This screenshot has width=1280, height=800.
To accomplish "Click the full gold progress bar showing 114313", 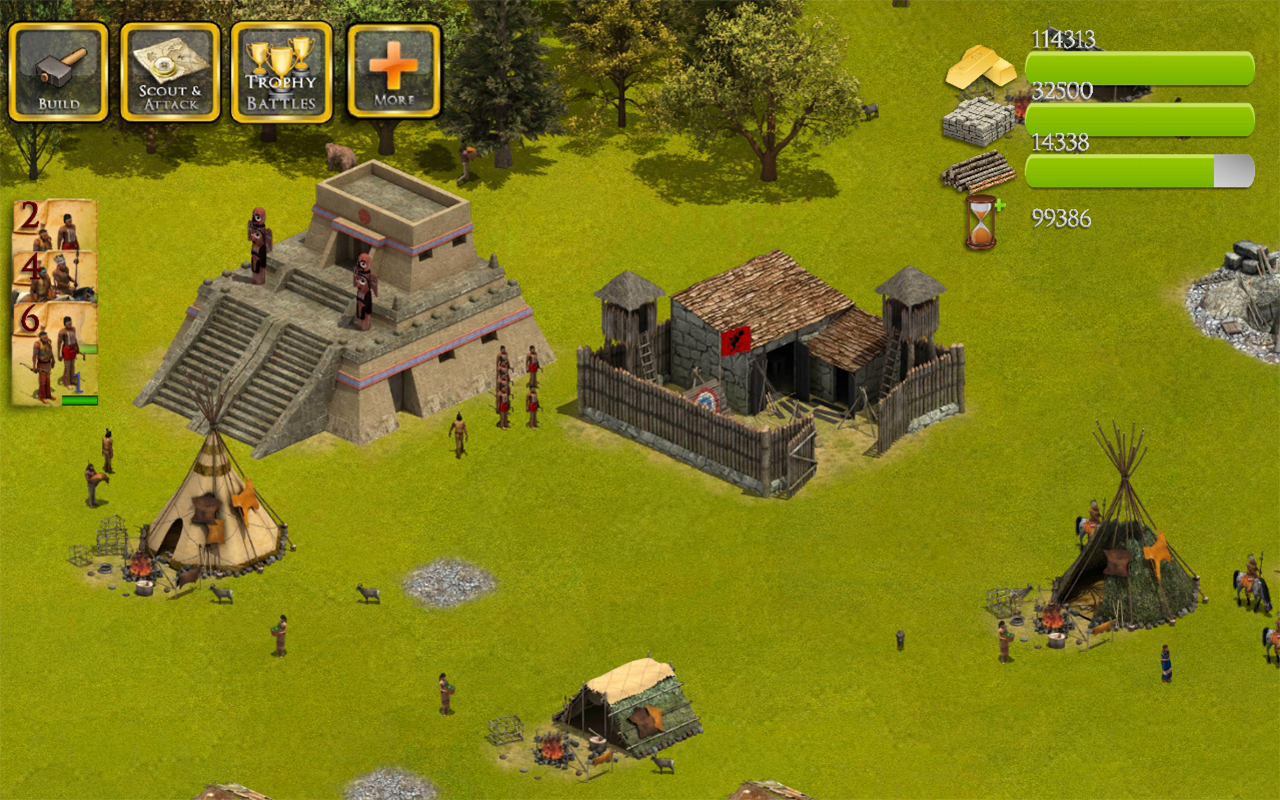I will coord(1140,64).
